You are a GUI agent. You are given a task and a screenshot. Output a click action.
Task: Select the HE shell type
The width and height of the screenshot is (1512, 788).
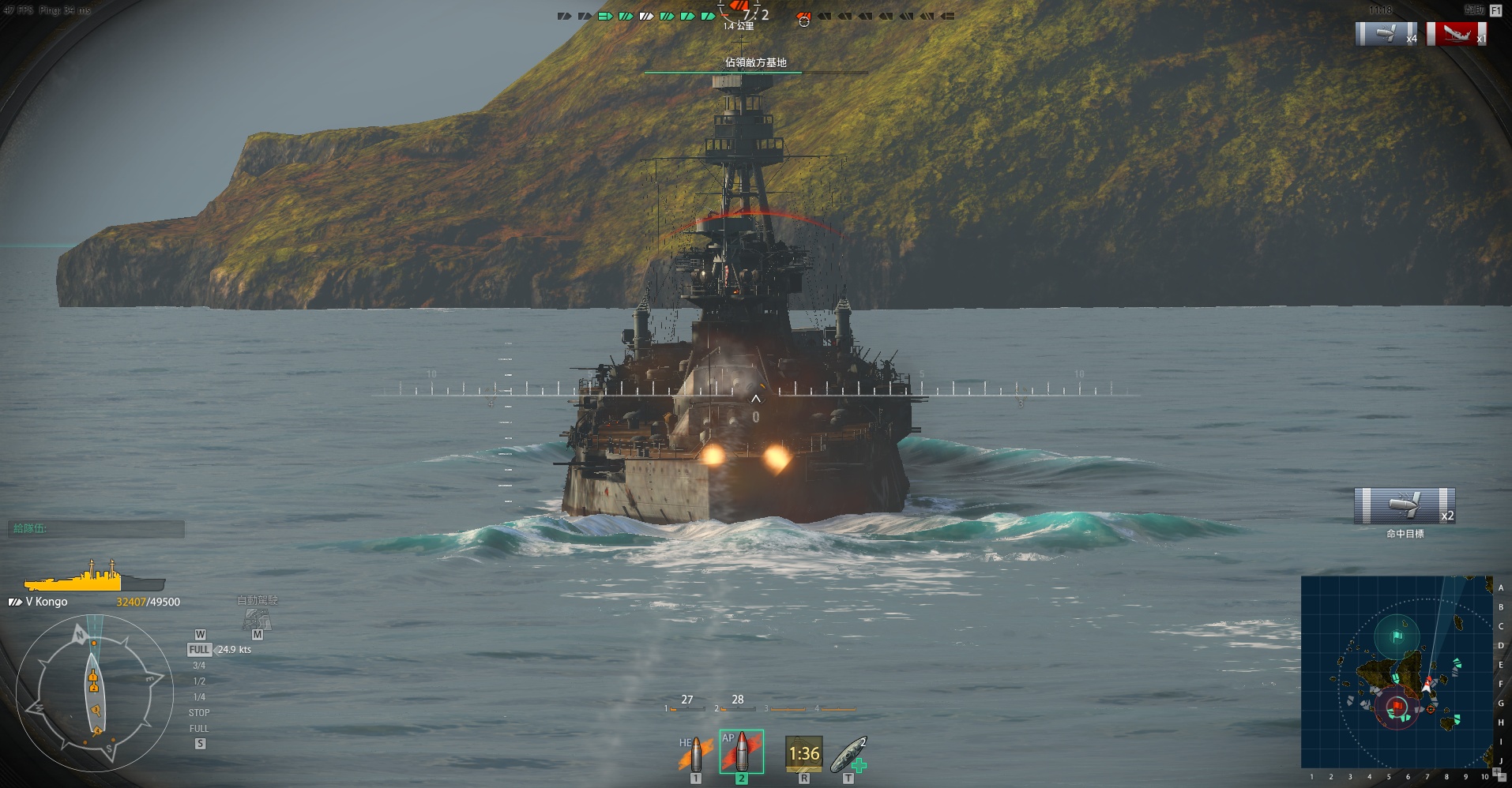pyautogui.click(x=694, y=754)
